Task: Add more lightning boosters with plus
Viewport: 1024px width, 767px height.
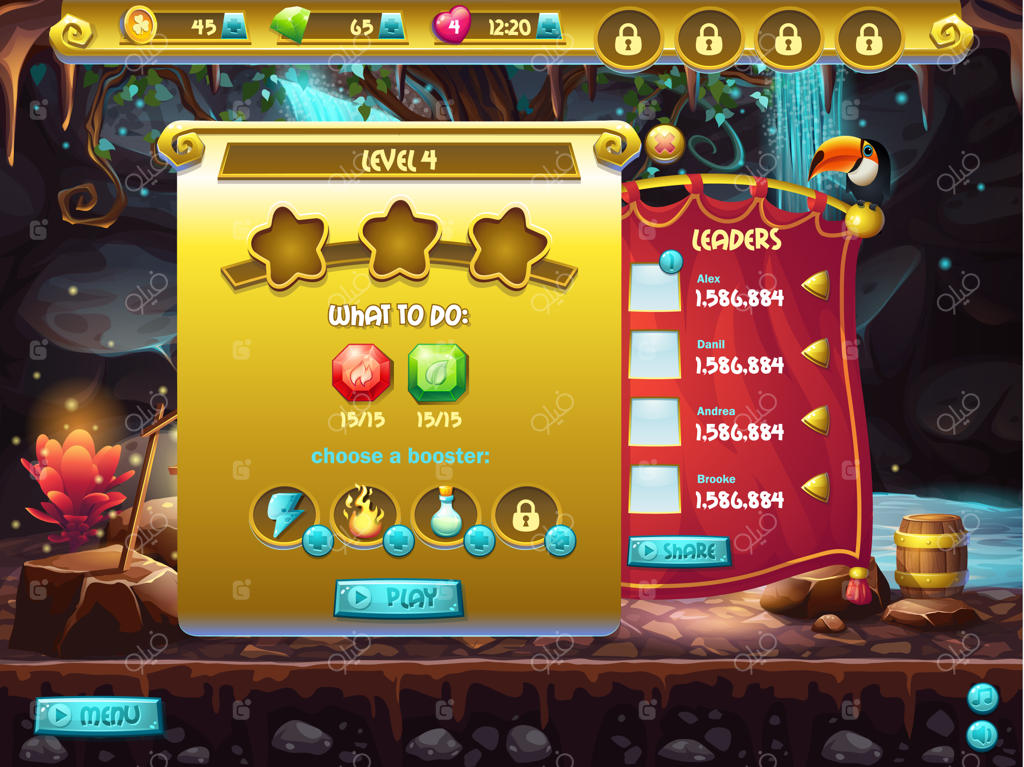Action: [318, 541]
